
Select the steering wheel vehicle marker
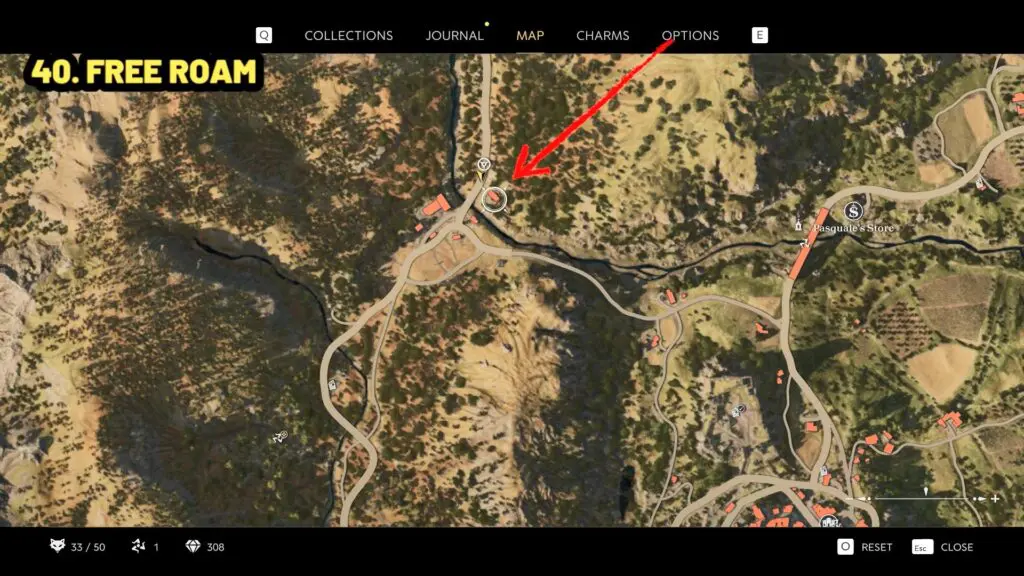[x=484, y=164]
